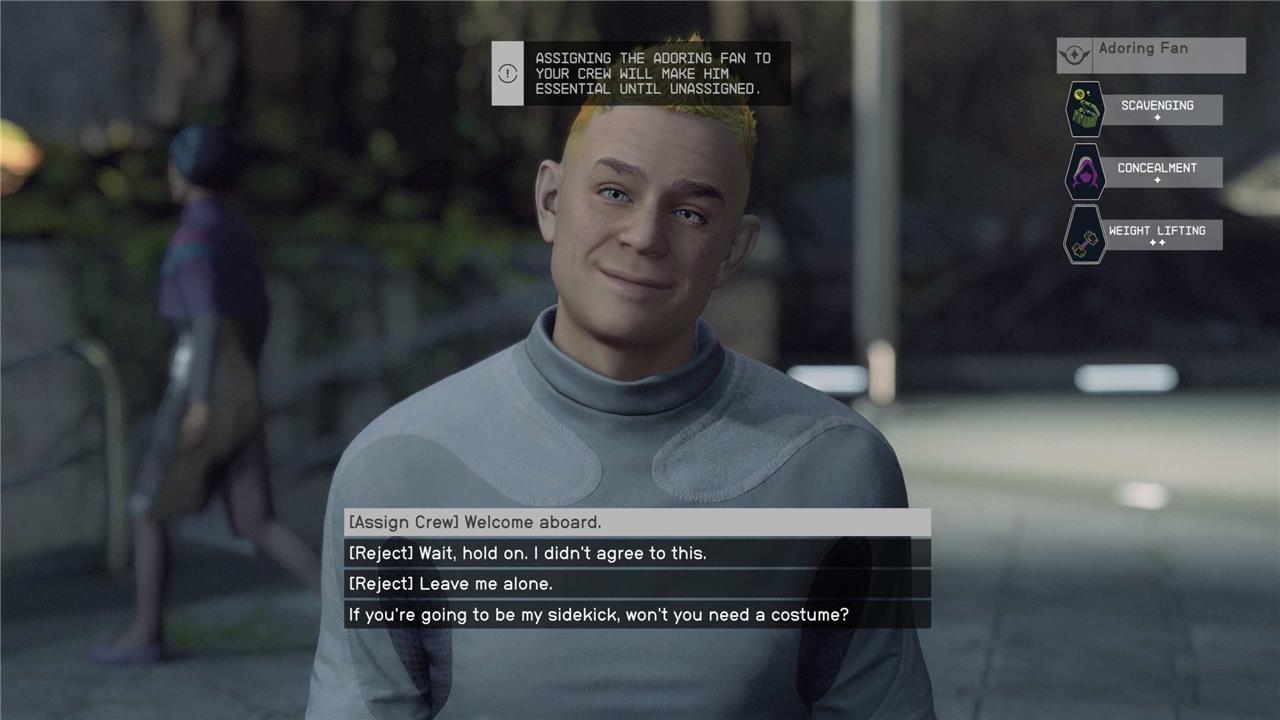1280x720 pixels.
Task: Ask about the sidekick costume
Action: click(637, 615)
